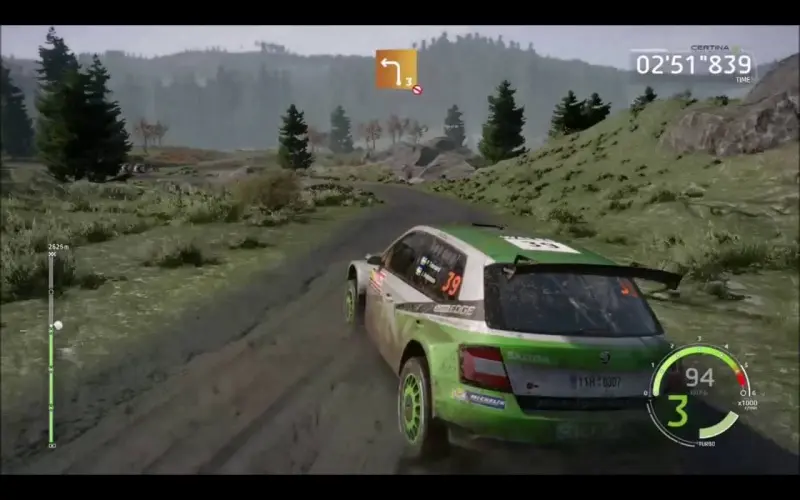Click the orange left-turn pace note icon

click(x=395, y=69)
